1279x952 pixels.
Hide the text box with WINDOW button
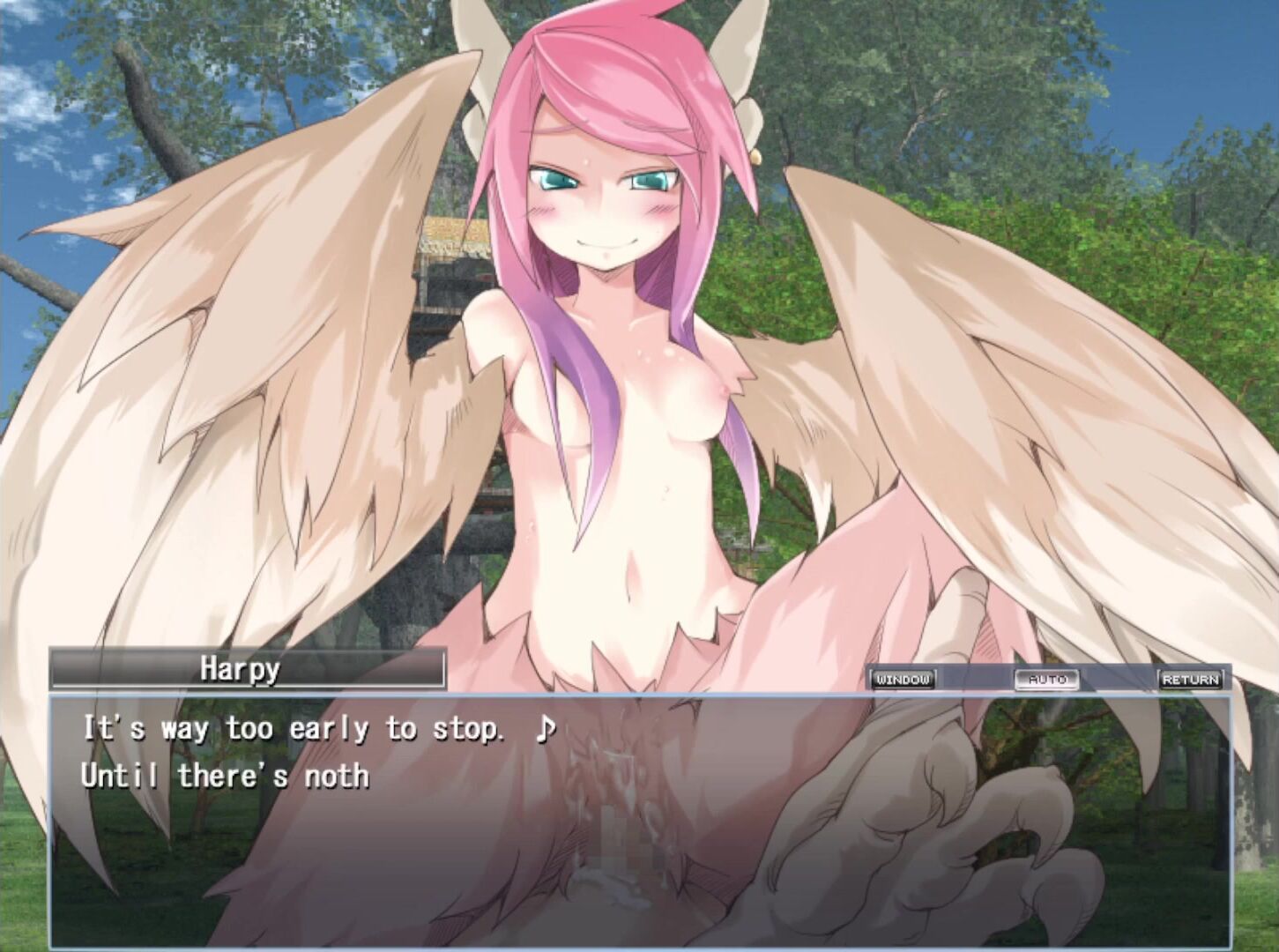903,679
